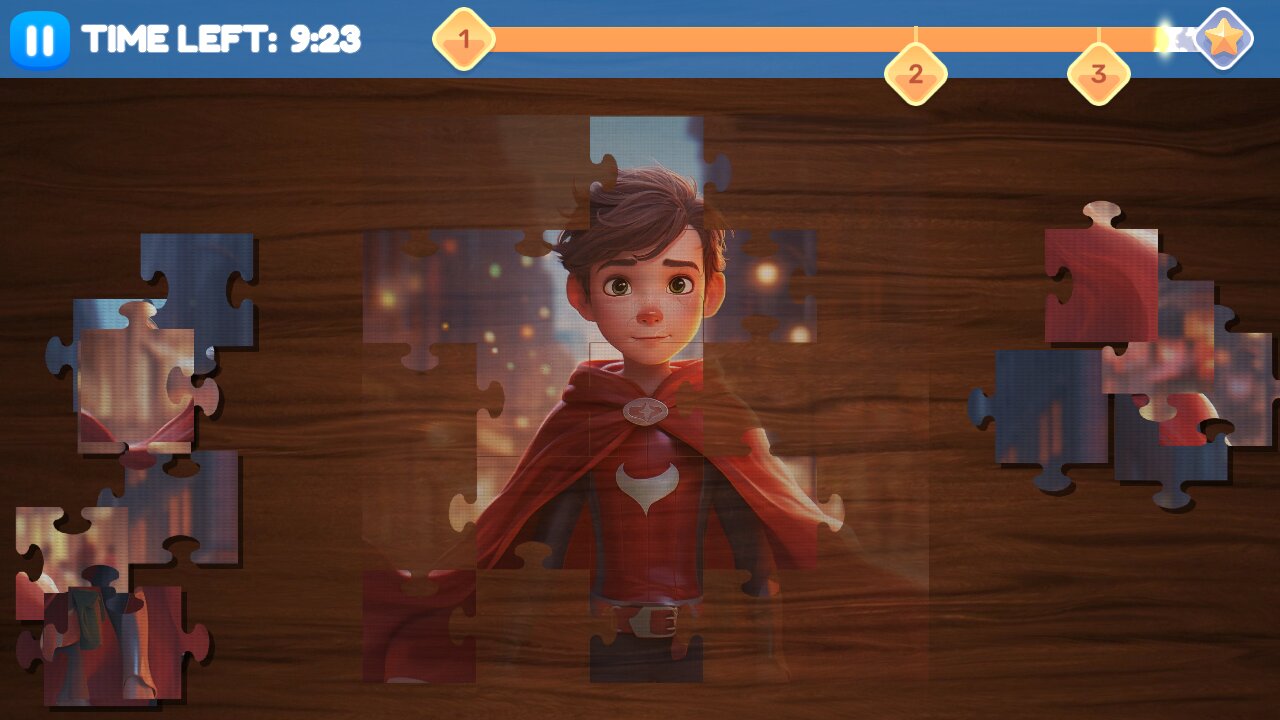Click the star goal at progress bar end

click(1221, 40)
